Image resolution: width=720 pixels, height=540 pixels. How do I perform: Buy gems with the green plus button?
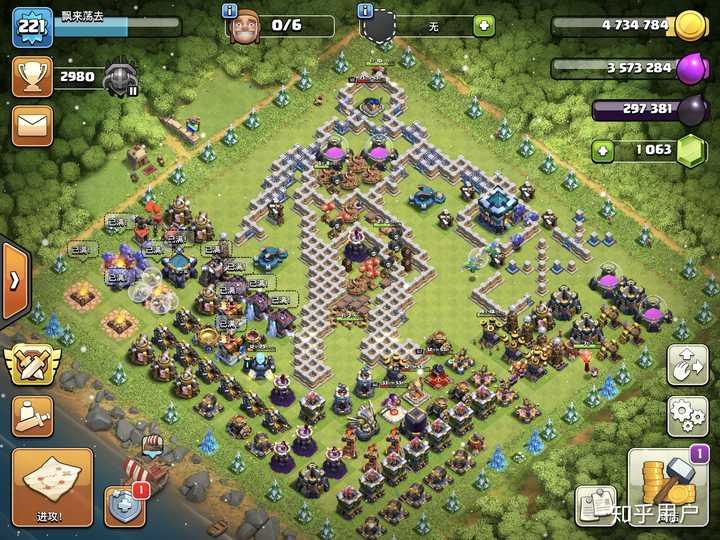coord(602,151)
